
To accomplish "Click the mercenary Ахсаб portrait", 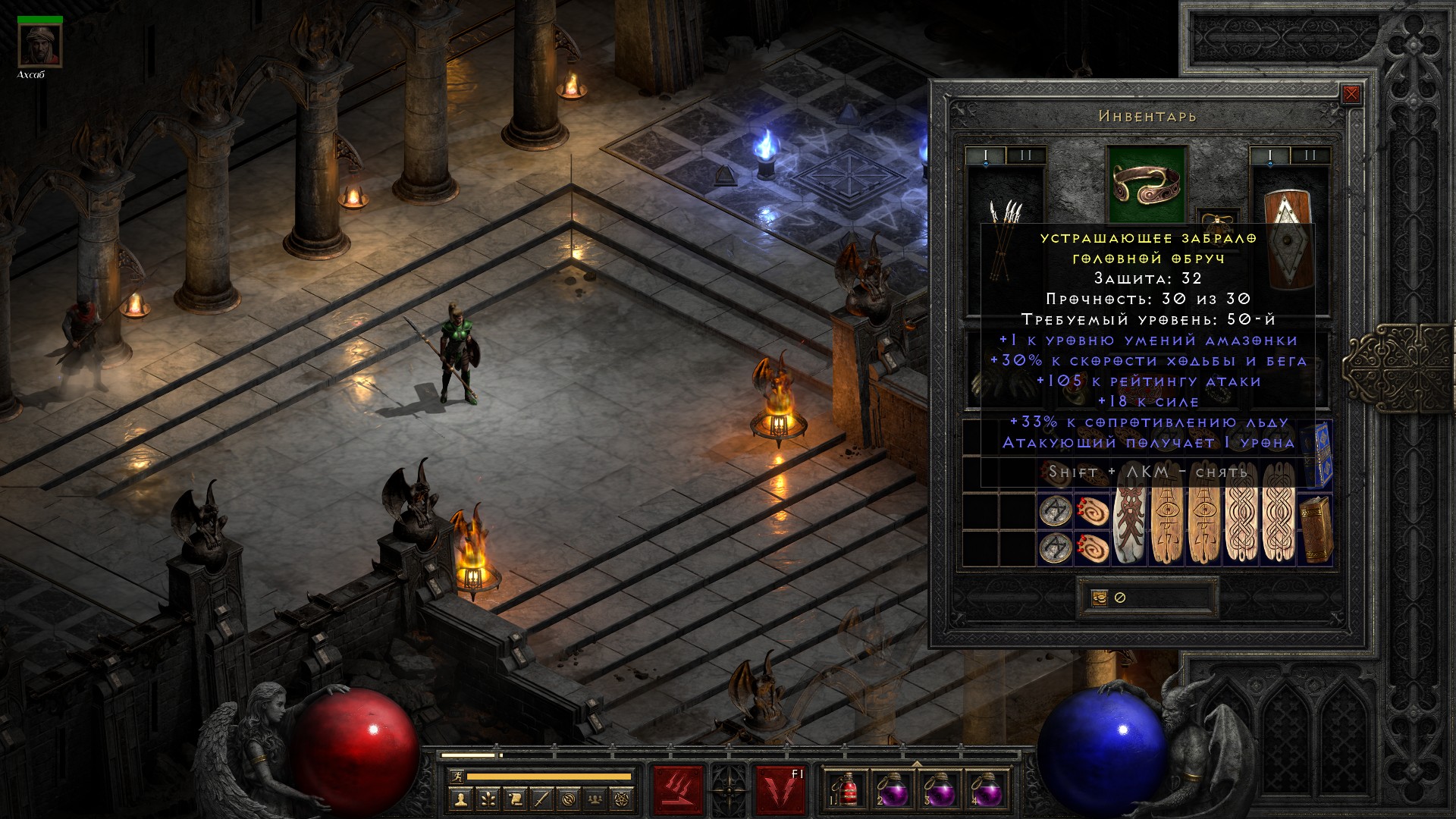I will (x=40, y=47).
